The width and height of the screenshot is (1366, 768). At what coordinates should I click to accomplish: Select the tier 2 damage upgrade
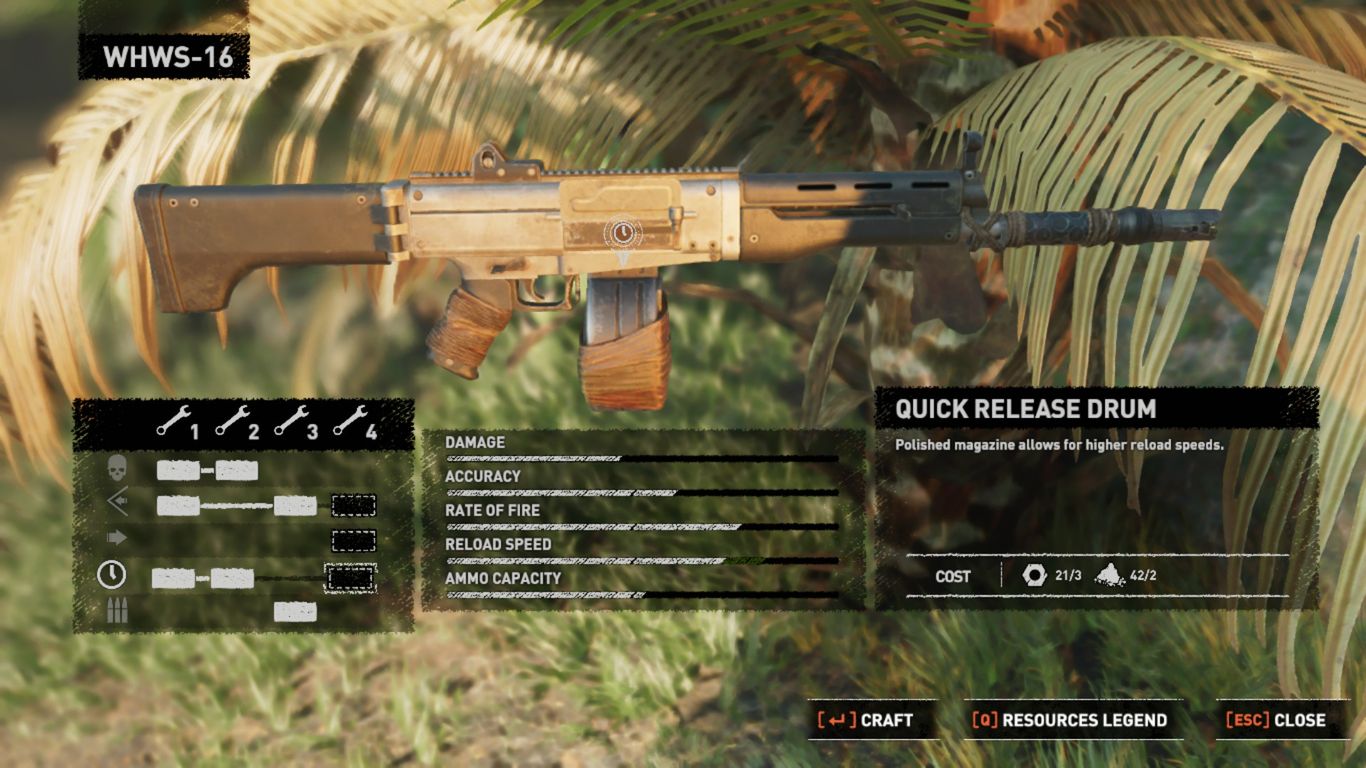coord(237,471)
